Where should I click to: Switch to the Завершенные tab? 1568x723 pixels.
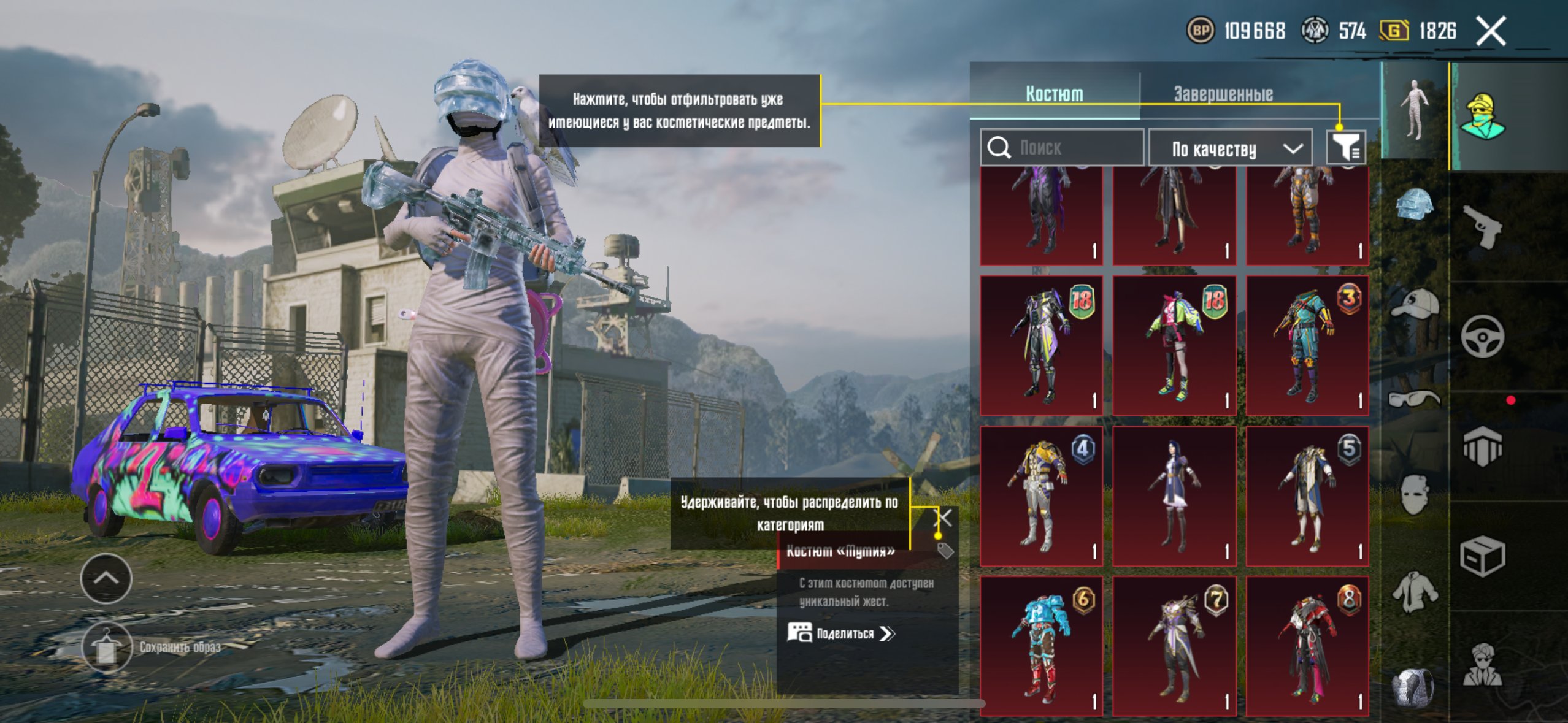coord(1223,94)
